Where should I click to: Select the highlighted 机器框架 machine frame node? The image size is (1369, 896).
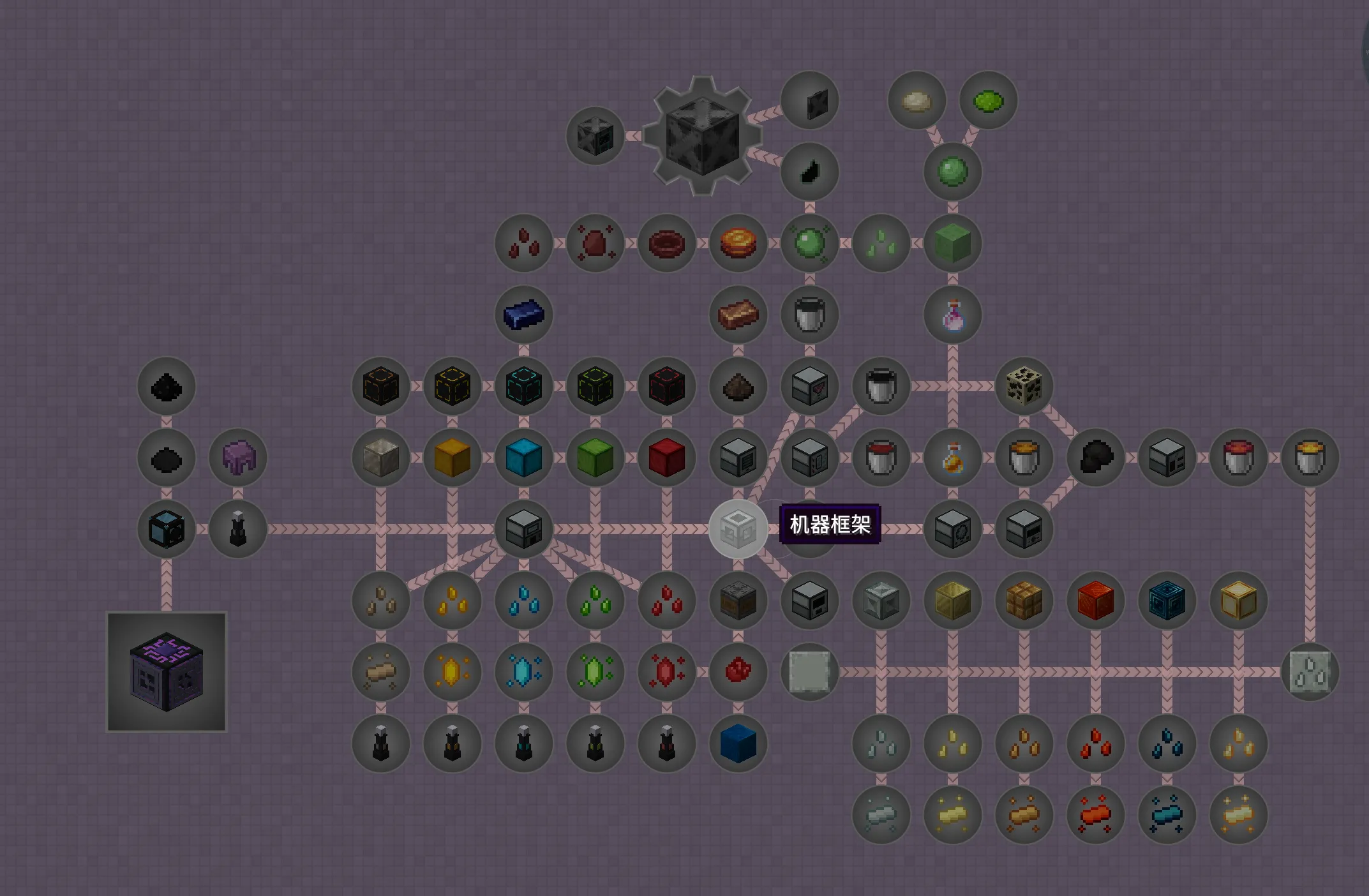[738, 530]
